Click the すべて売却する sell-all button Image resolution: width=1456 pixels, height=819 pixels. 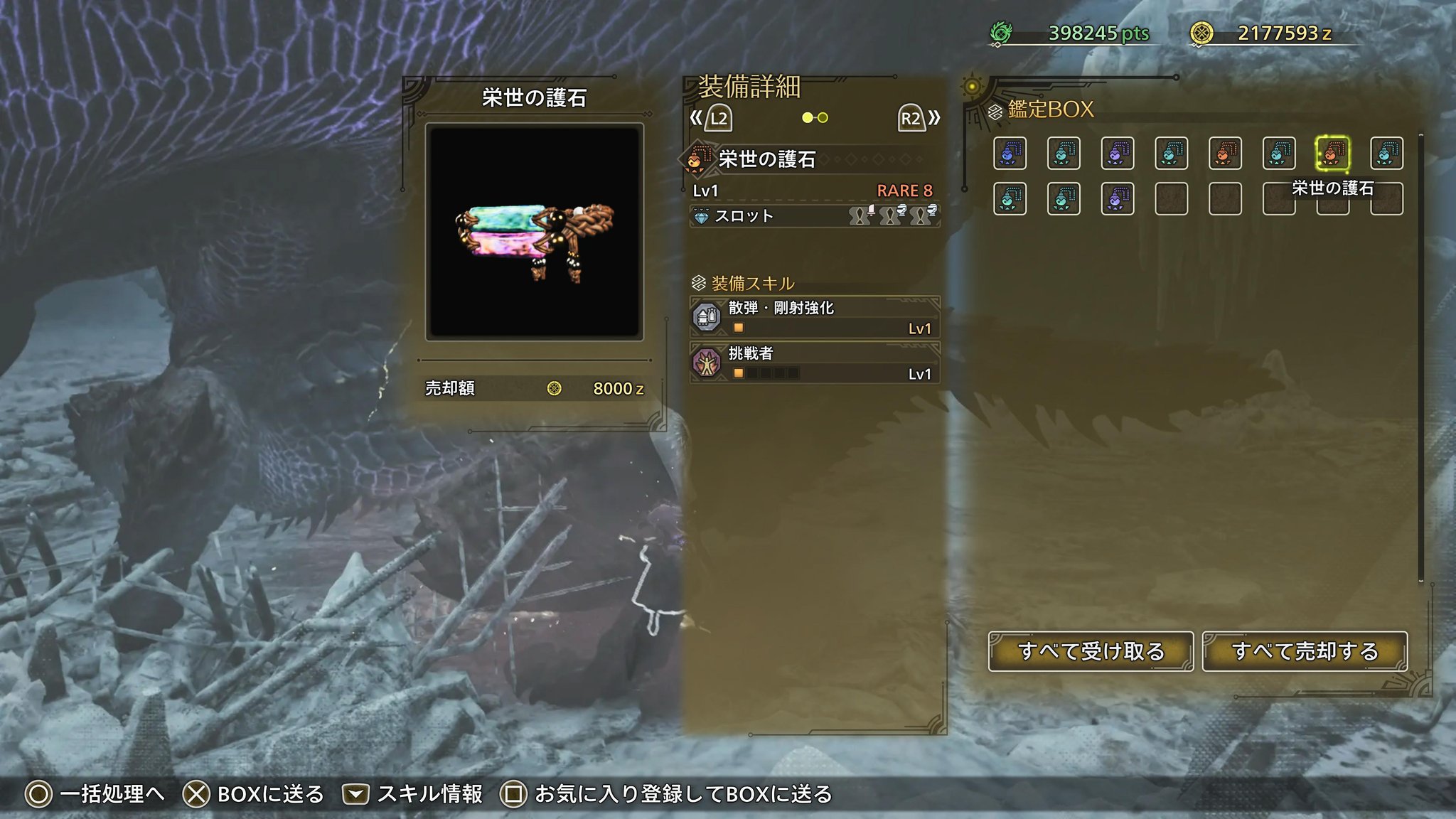coord(1305,651)
